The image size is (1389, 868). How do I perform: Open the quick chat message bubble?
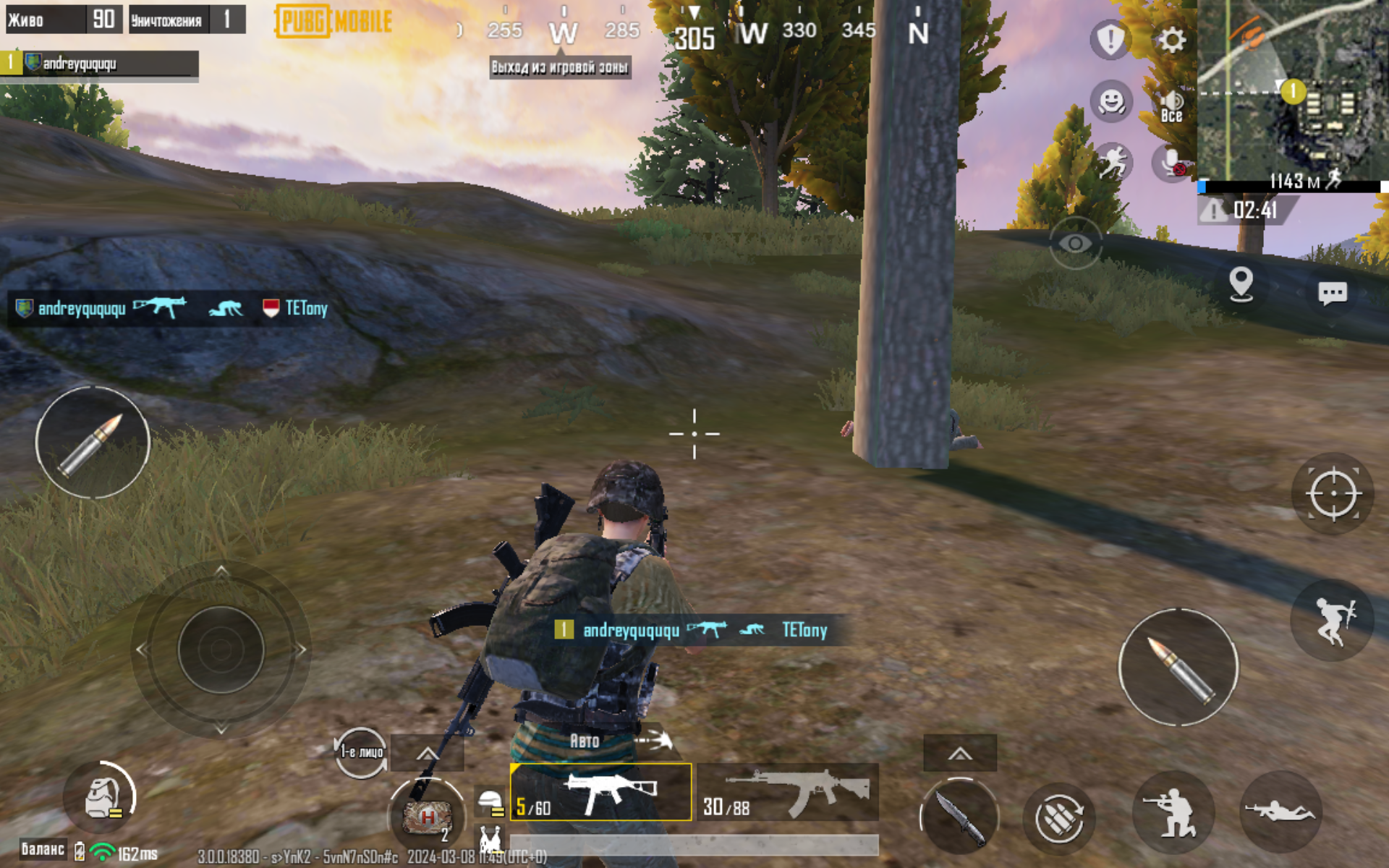click(1332, 293)
